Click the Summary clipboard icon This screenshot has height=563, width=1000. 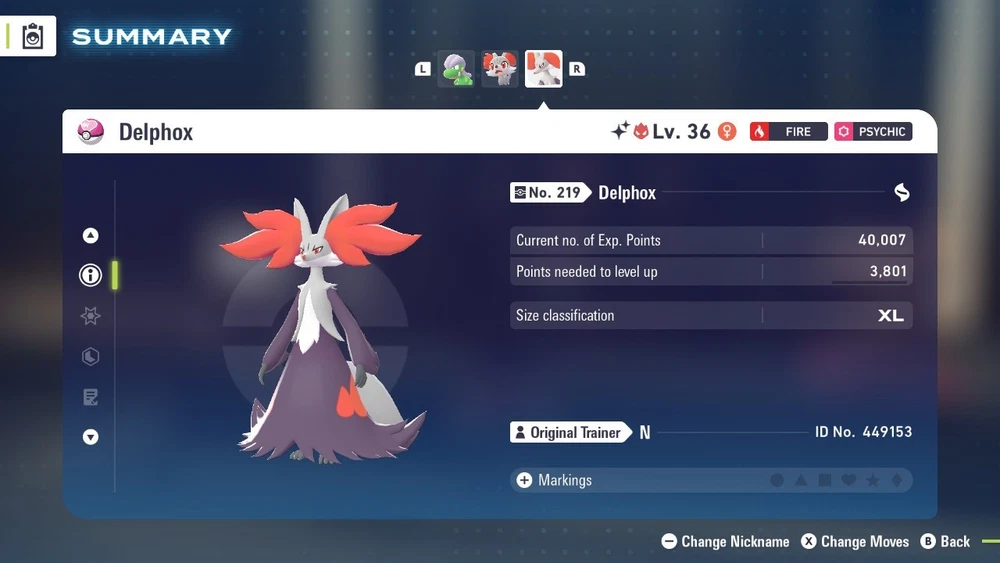pos(32,37)
